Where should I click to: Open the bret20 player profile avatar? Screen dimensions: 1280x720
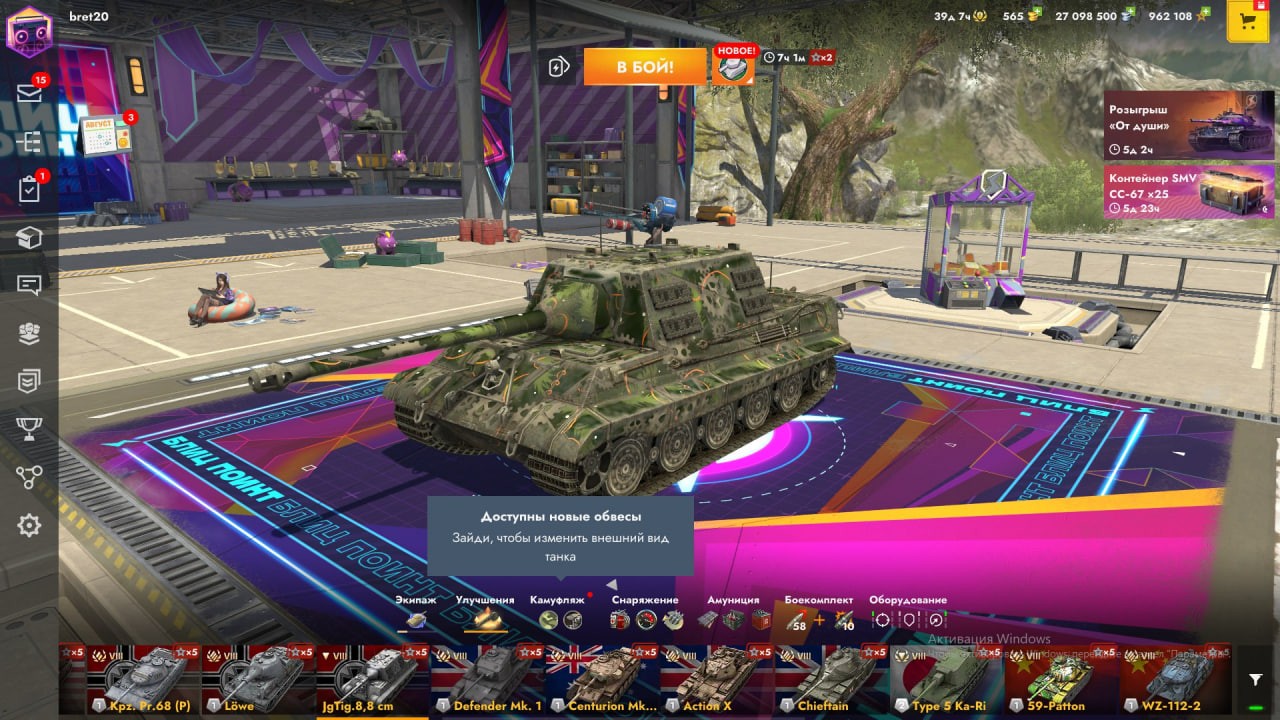pyautogui.click(x=28, y=31)
